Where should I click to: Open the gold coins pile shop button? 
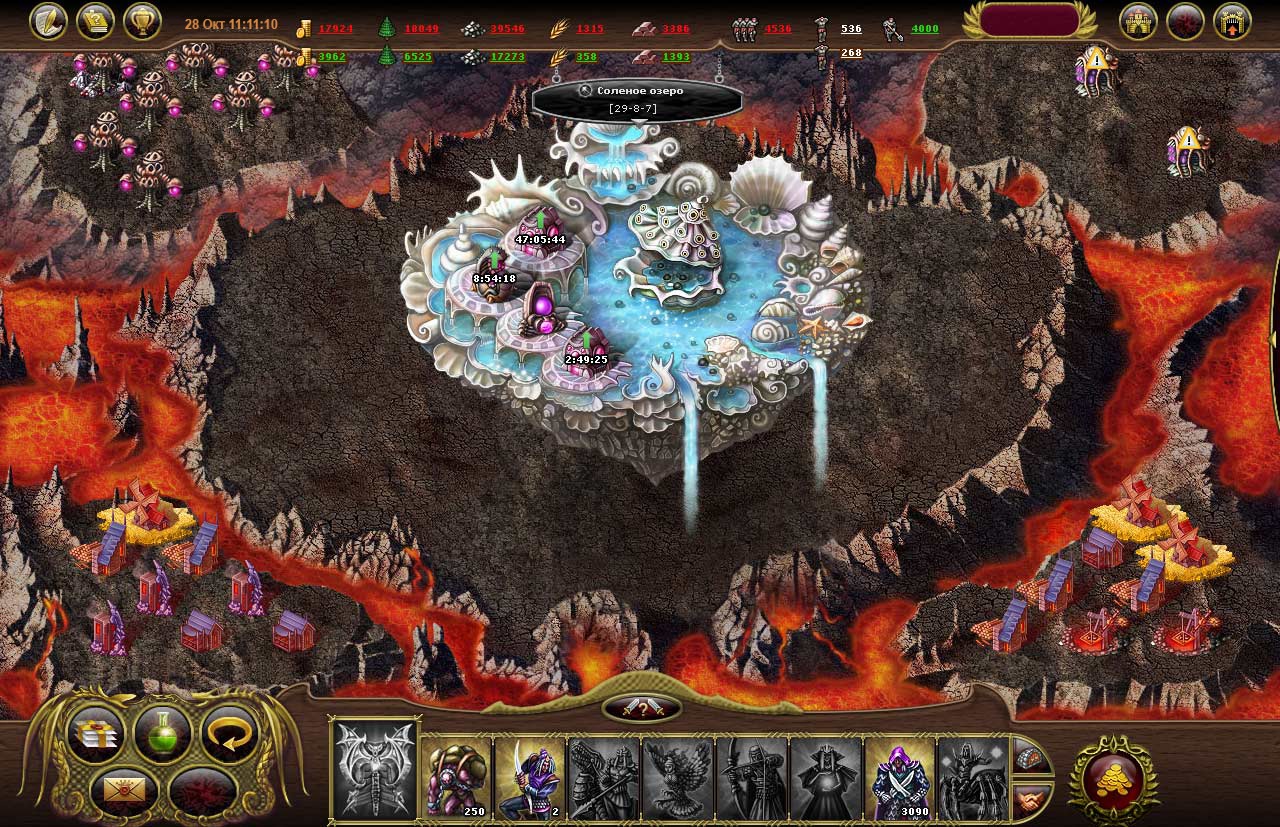coord(1114,780)
